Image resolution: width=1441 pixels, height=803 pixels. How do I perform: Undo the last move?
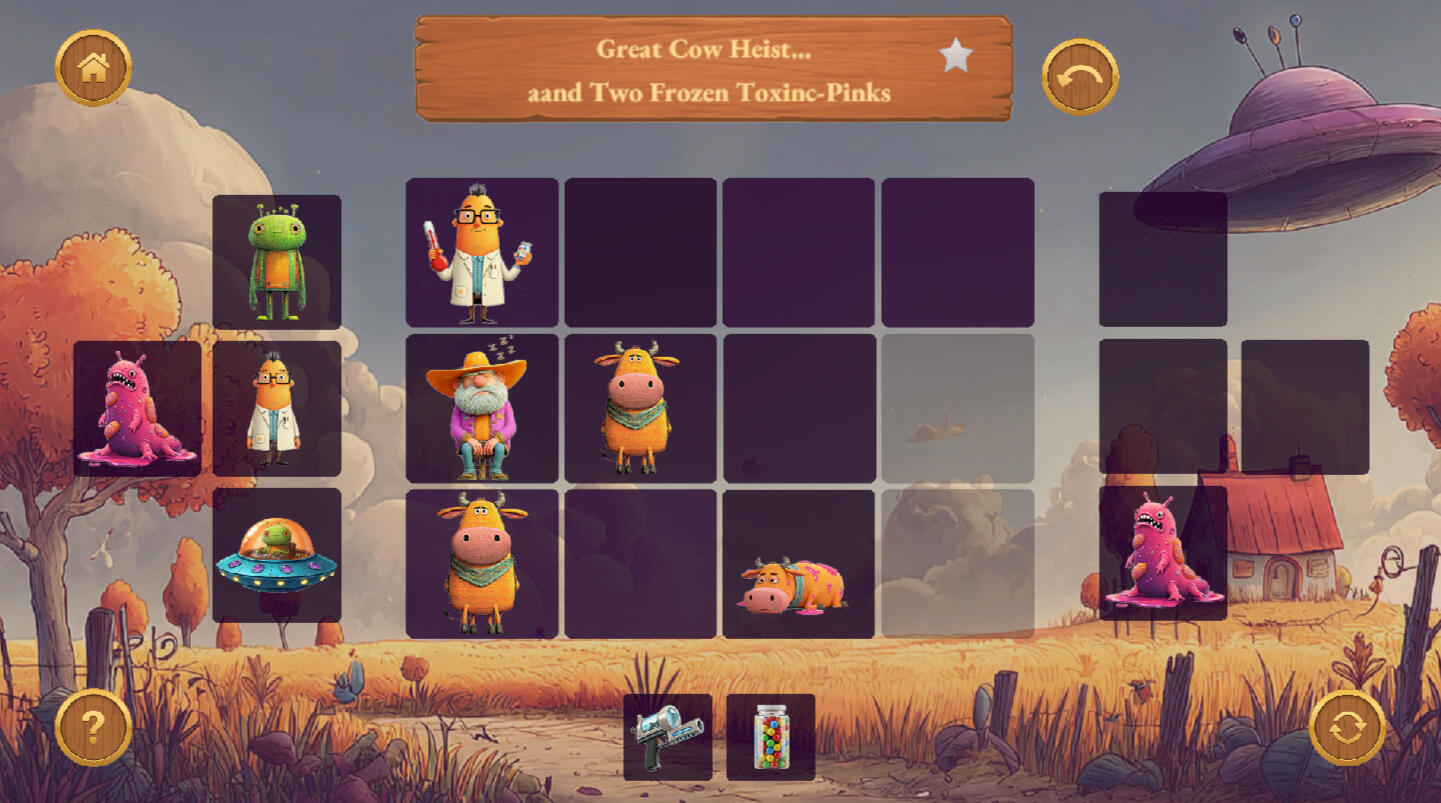click(x=1080, y=77)
